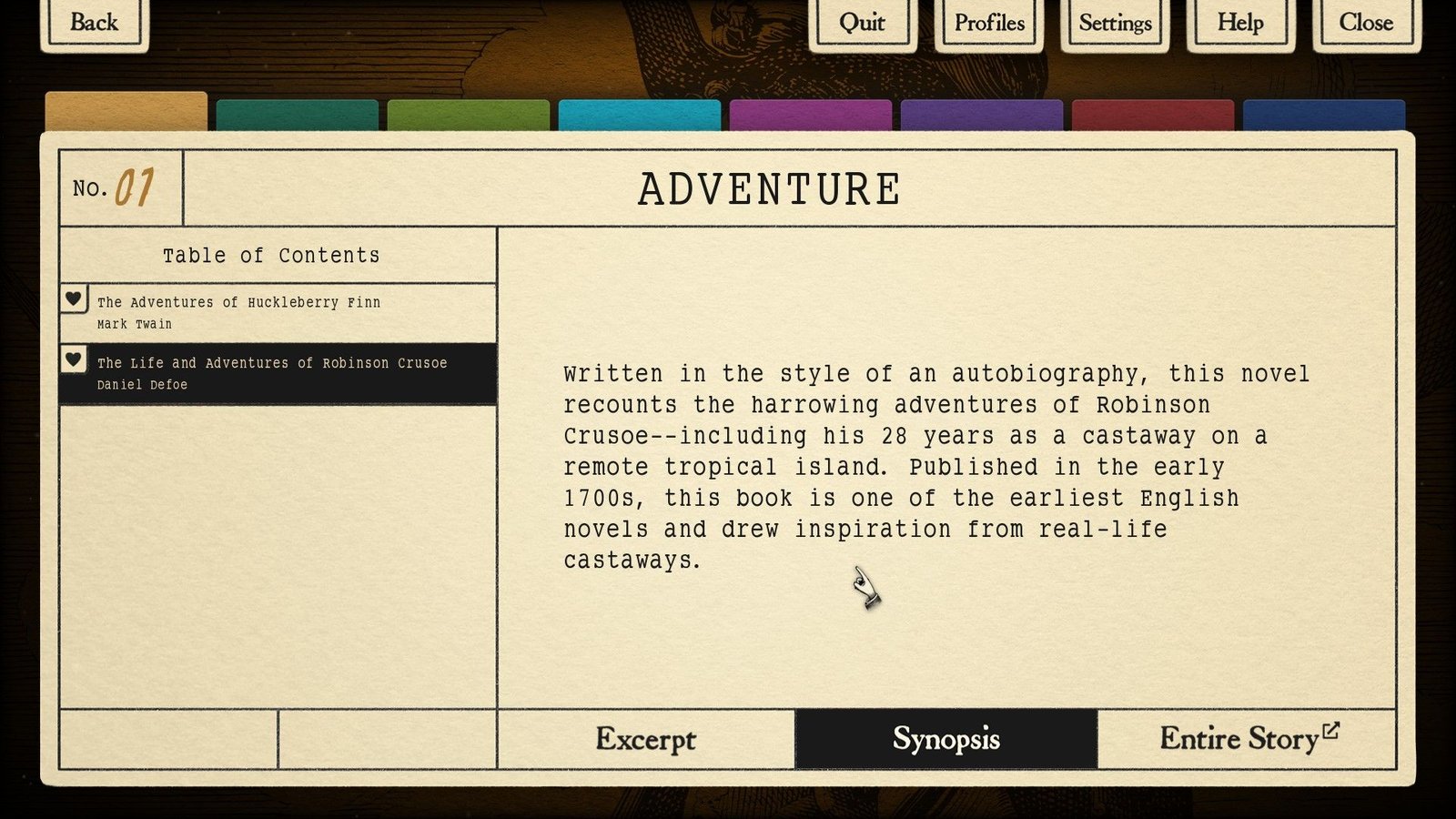The image size is (1456, 819).
Task: Show the book Excerpt
Action: pos(646,739)
